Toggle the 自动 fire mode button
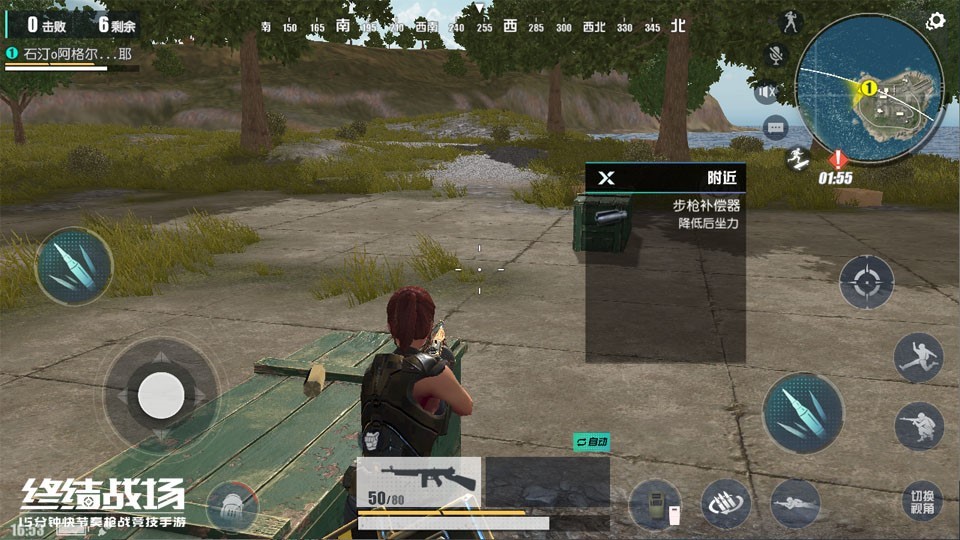The image size is (960, 540). pyautogui.click(x=590, y=441)
